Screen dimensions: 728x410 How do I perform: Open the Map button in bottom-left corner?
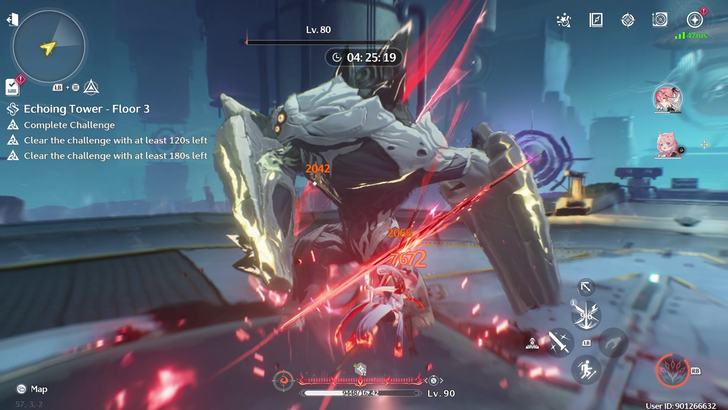pos(31,389)
